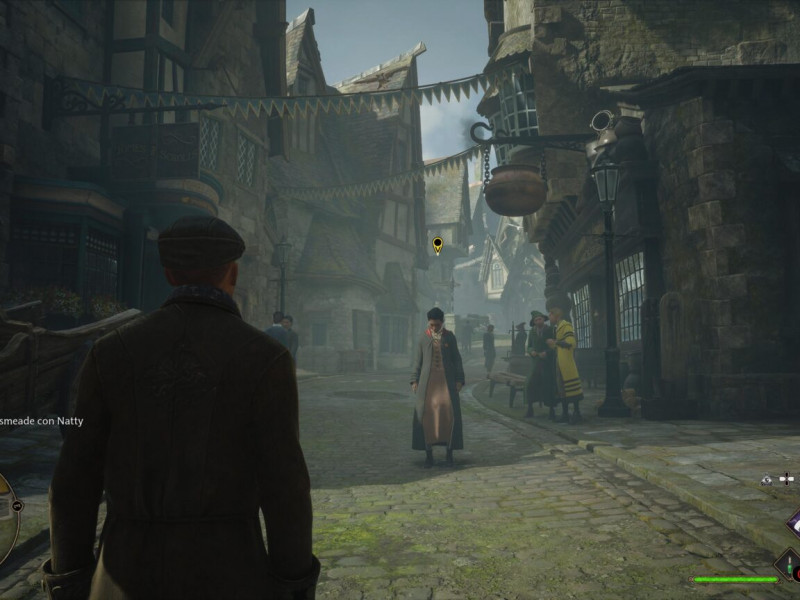The height and width of the screenshot is (600, 800).
Task: Click the small grey icon beside the d-pad
Action: (766, 480)
